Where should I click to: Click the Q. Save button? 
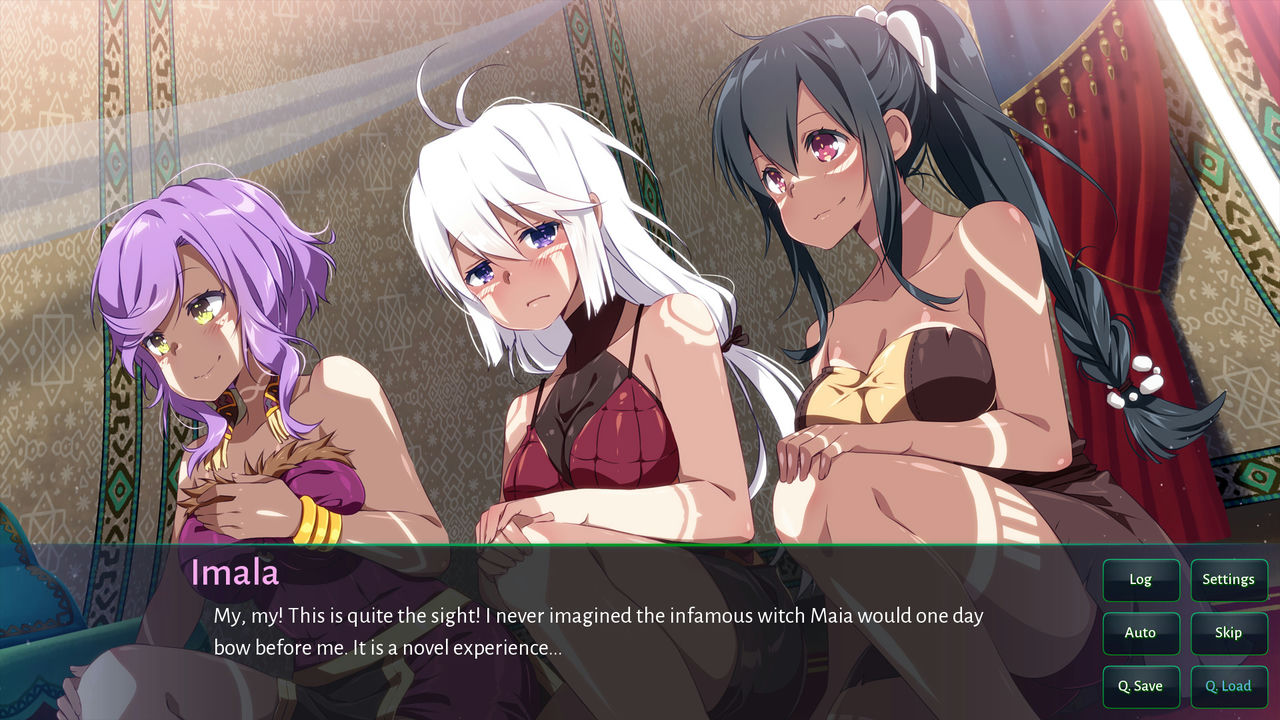[x=1140, y=686]
